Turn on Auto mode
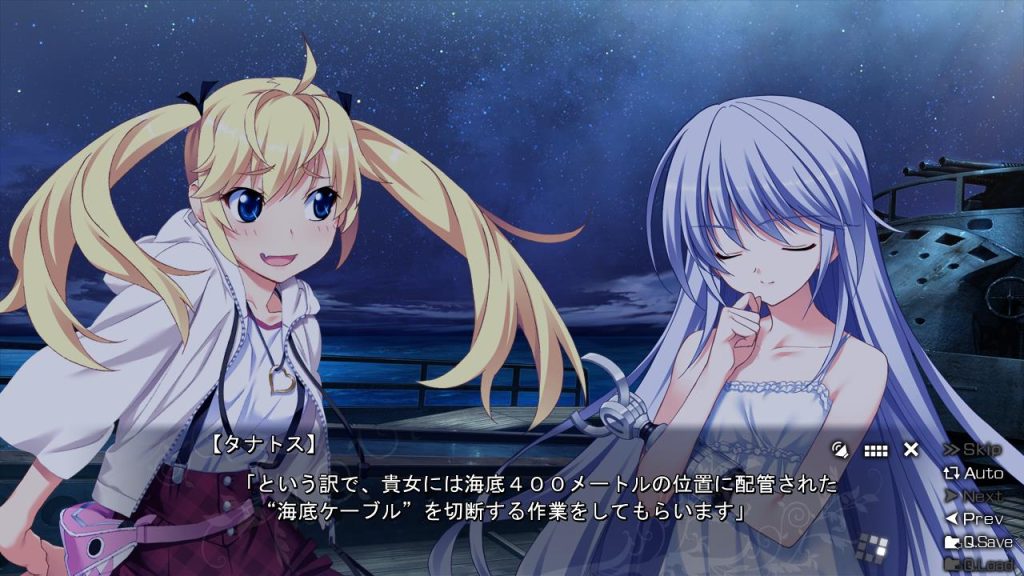Screen dimensions: 1024x576 tap(973, 473)
